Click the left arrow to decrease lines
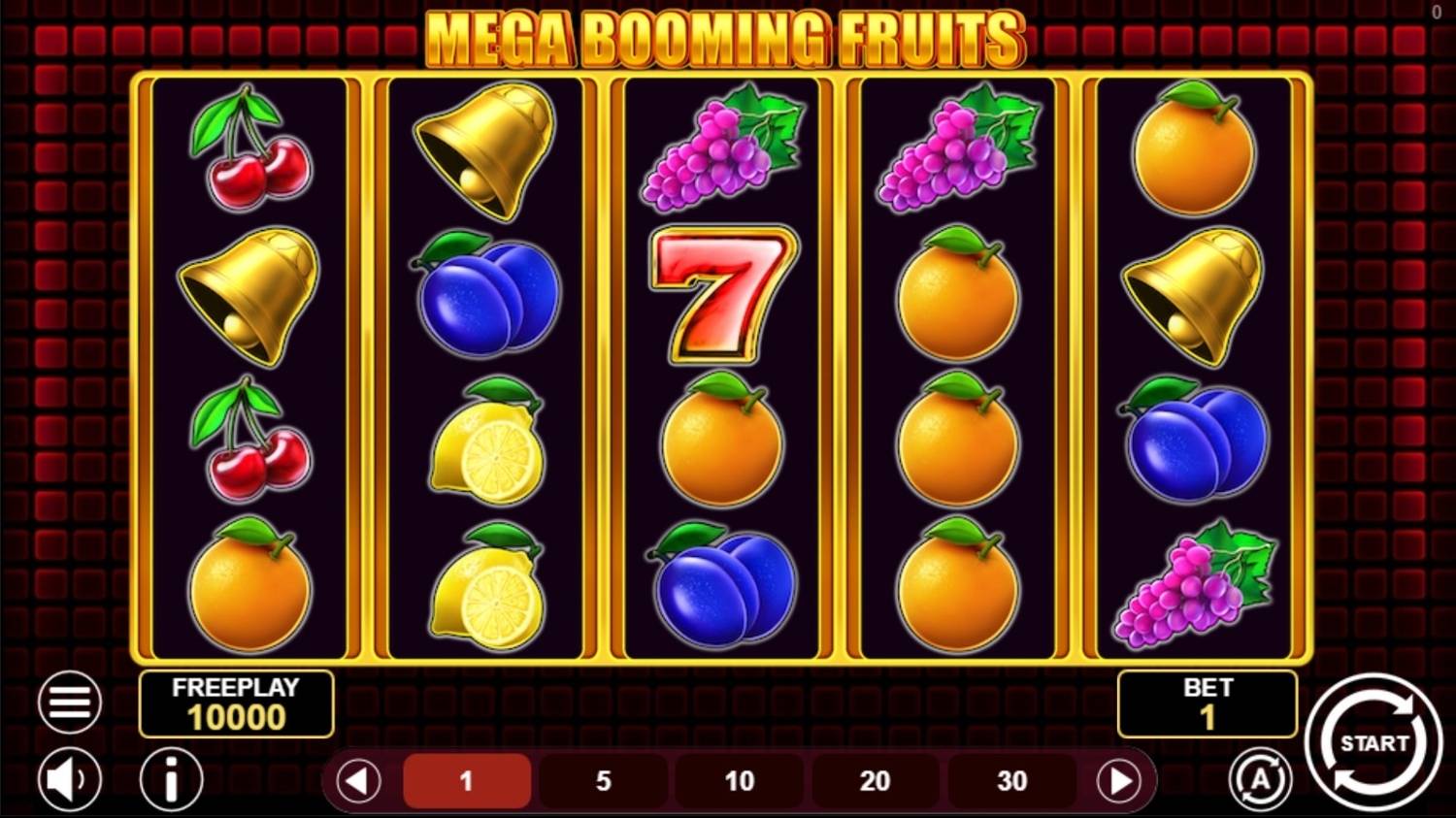Image resolution: width=1456 pixels, height=818 pixels. pyautogui.click(x=357, y=780)
